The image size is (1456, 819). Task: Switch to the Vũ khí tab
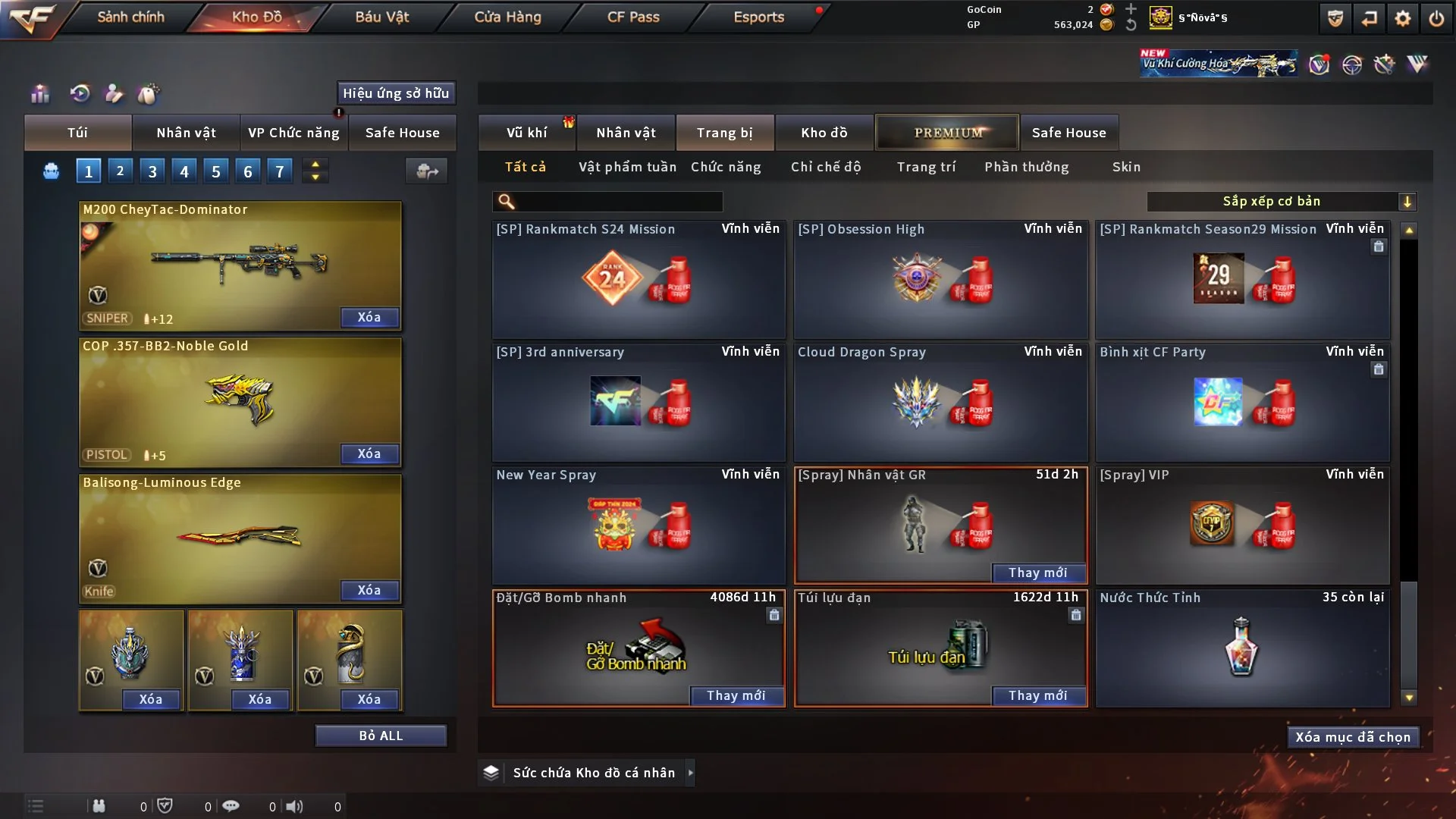526,133
